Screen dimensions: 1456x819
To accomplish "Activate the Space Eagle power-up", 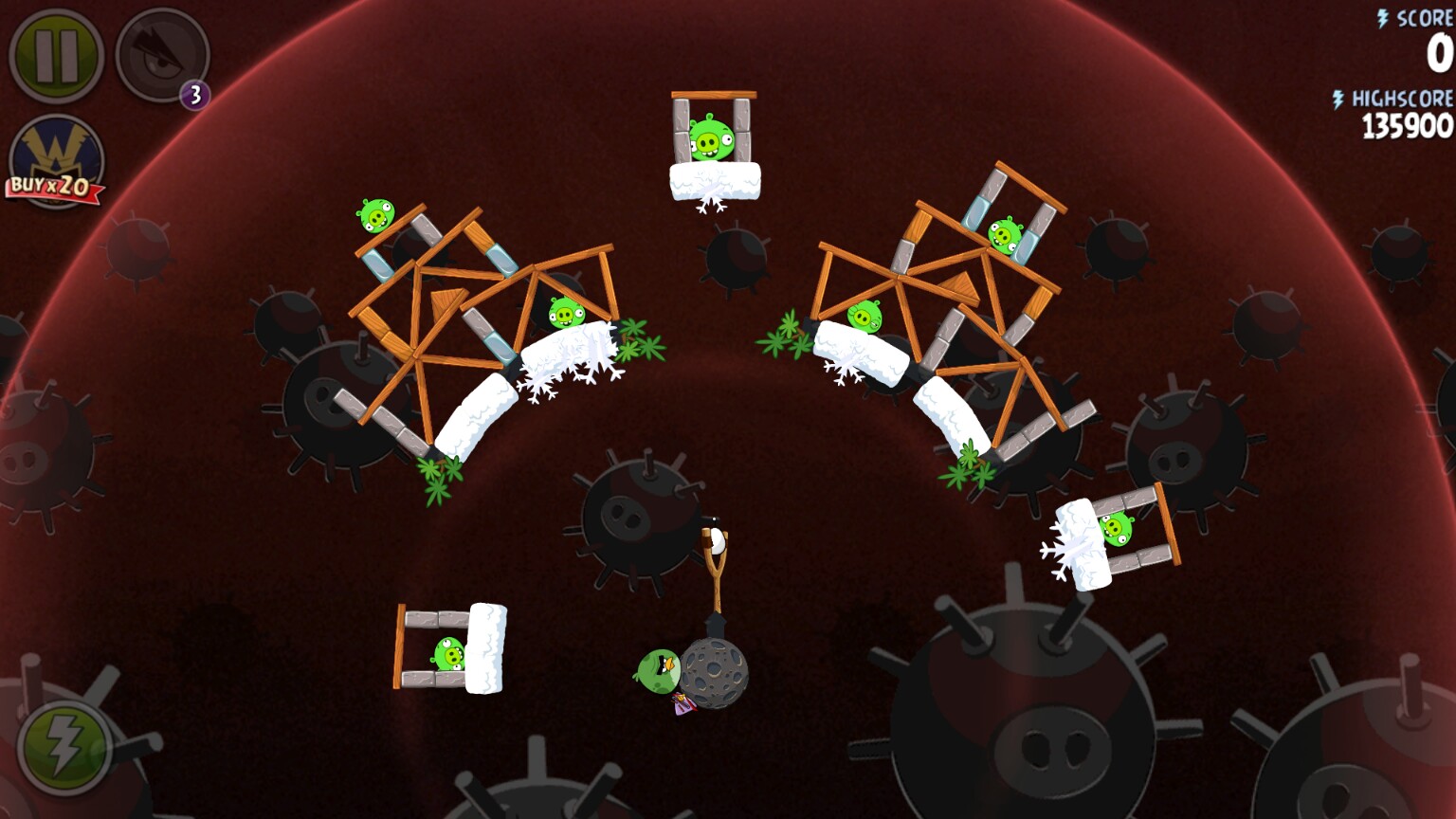I will point(161,56).
